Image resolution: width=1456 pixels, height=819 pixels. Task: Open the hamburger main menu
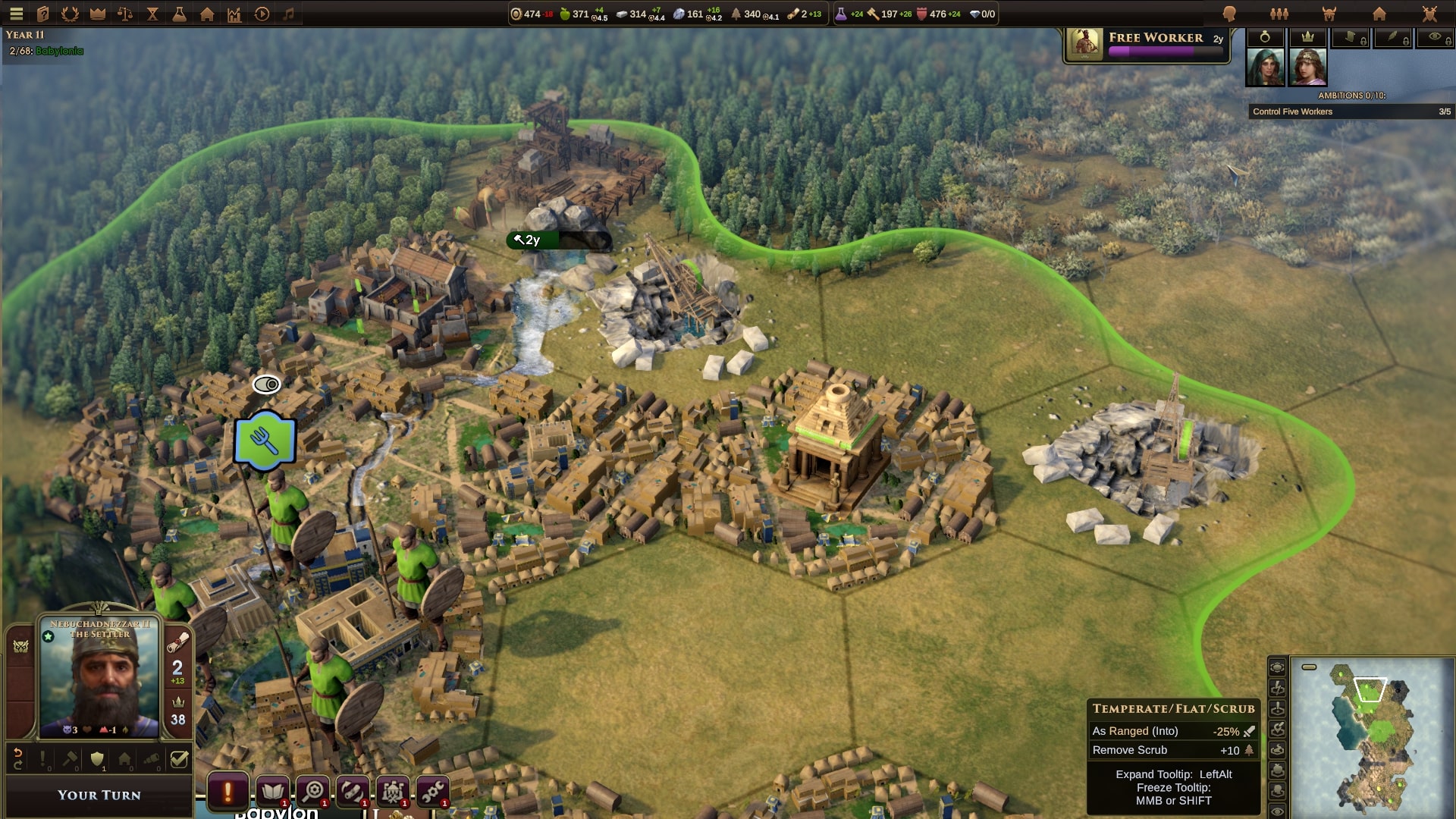pyautogui.click(x=16, y=14)
